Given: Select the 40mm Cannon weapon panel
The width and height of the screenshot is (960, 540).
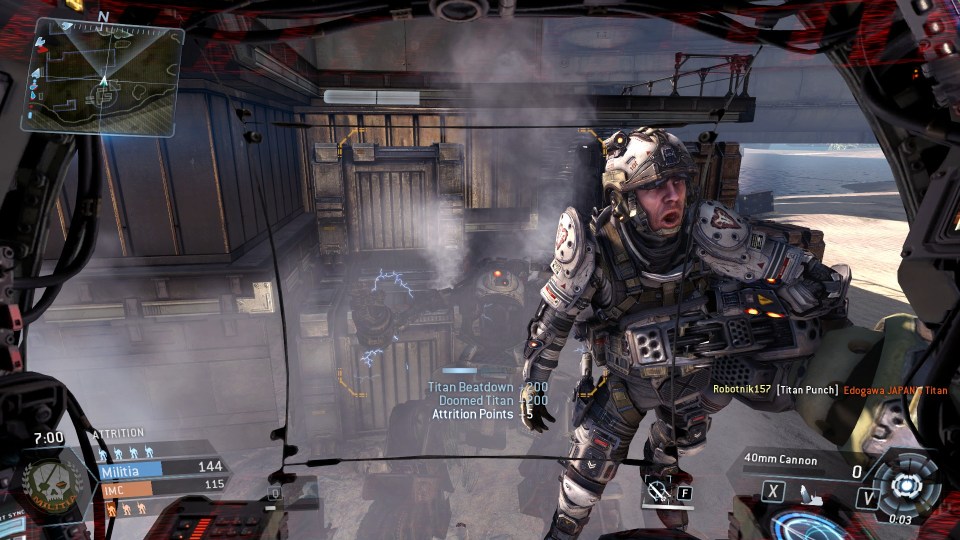Looking at the screenshot, I should 800,461.
